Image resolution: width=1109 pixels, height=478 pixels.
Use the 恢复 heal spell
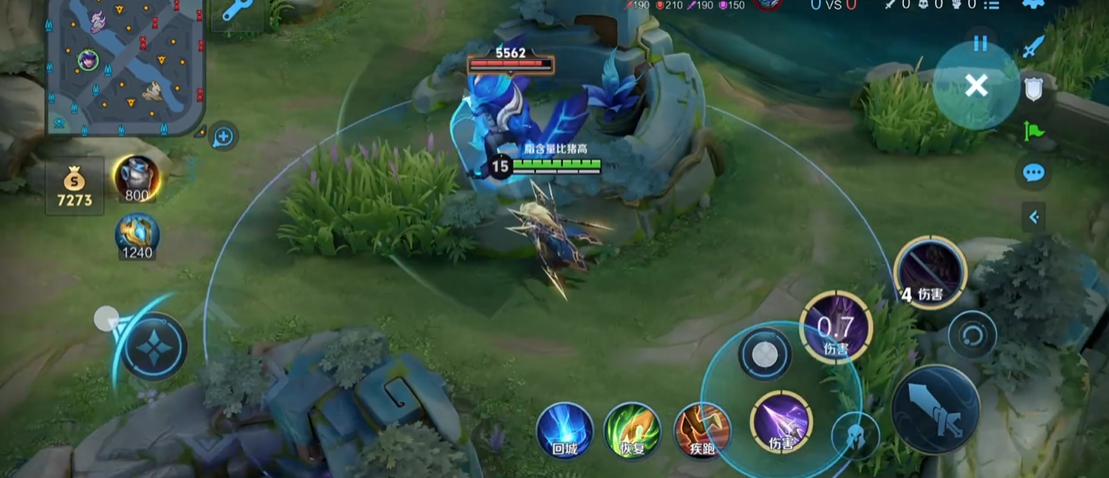point(632,429)
